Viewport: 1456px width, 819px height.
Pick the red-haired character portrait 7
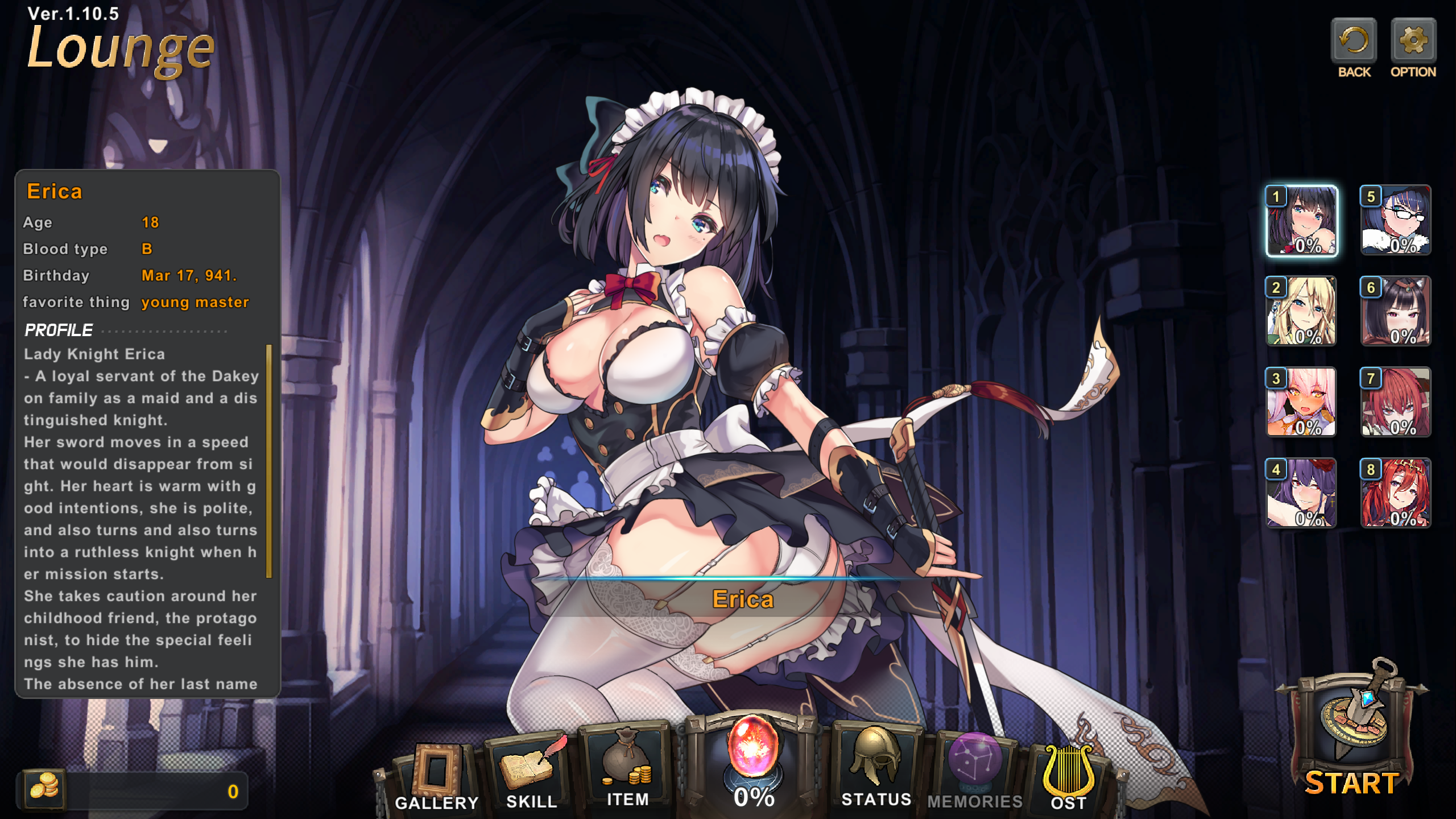point(1396,402)
